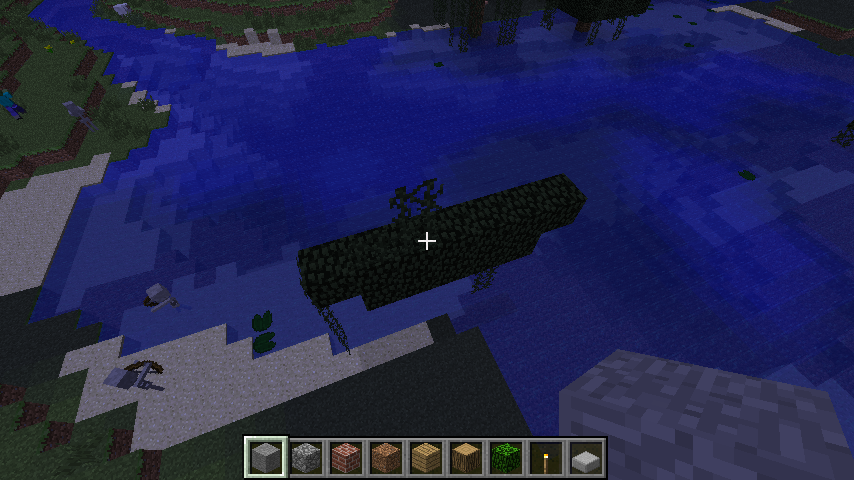The width and height of the screenshot is (854, 480).
Task: Select the green leaves block slot
Action: tap(506, 458)
